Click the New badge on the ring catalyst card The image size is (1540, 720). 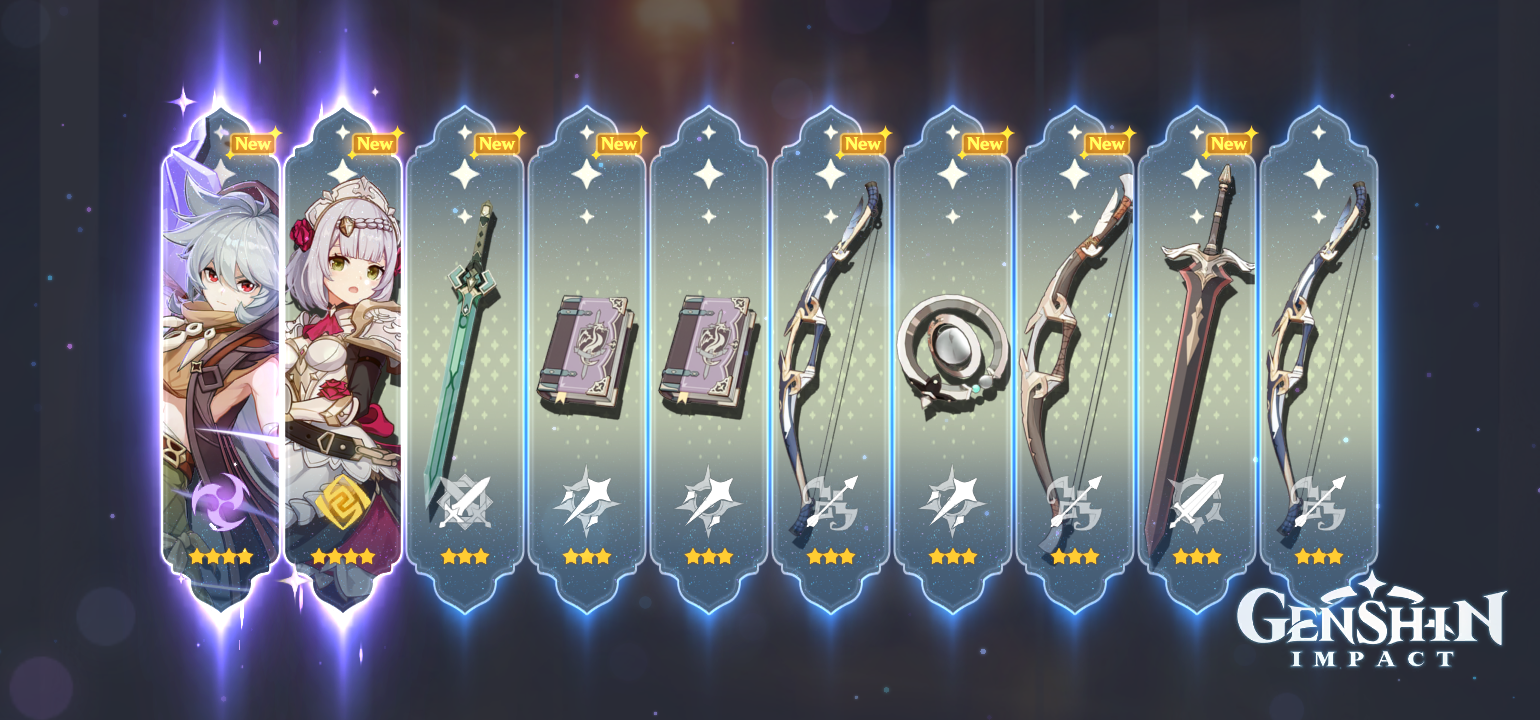point(986,143)
